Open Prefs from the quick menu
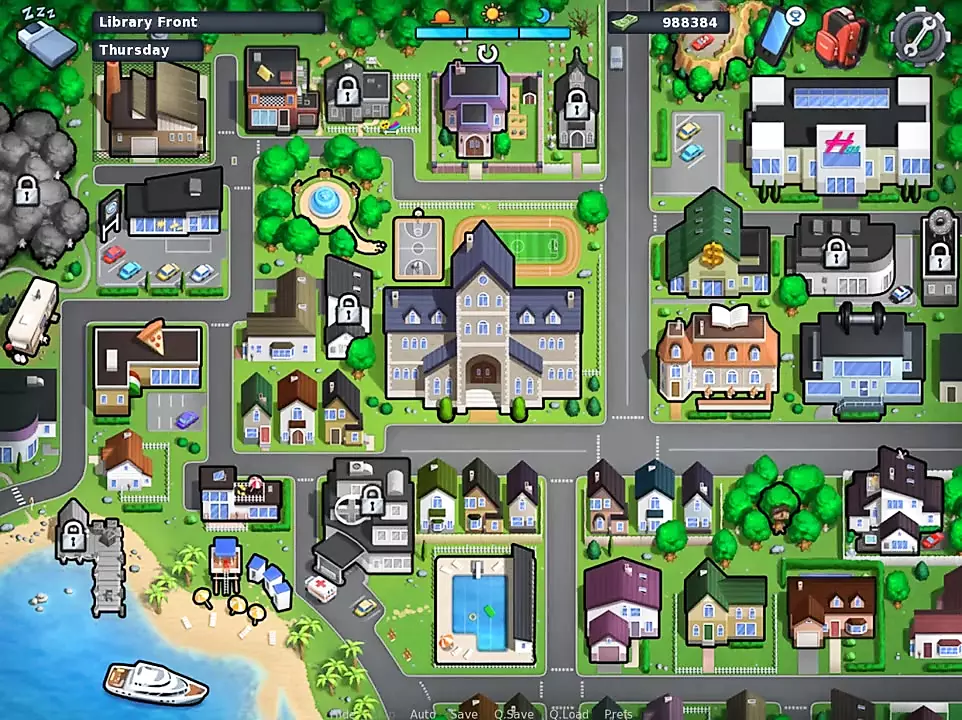Screen dimensions: 962x720 [618, 713]
